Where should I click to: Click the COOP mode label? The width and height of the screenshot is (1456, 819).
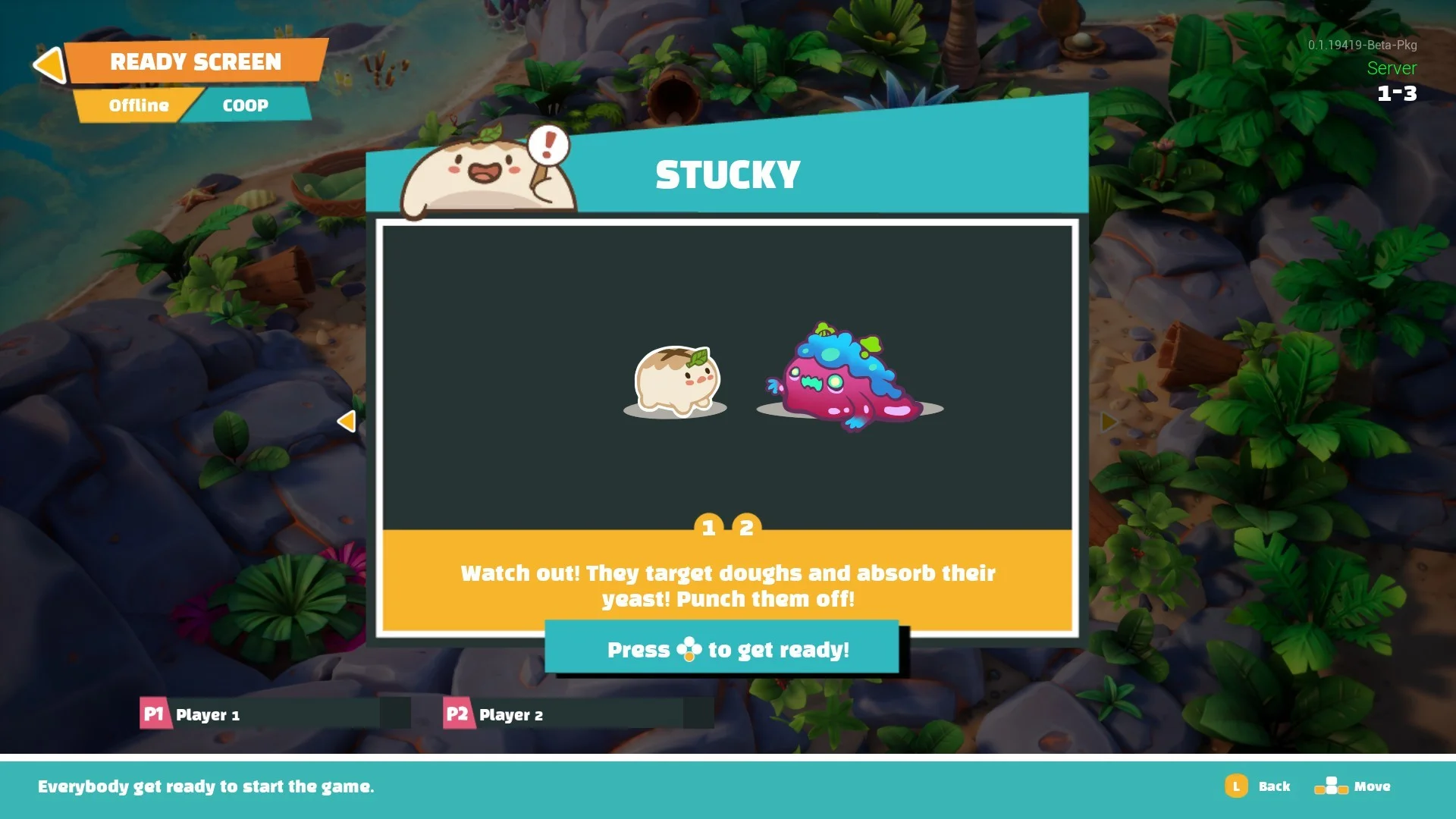[245, 105]
